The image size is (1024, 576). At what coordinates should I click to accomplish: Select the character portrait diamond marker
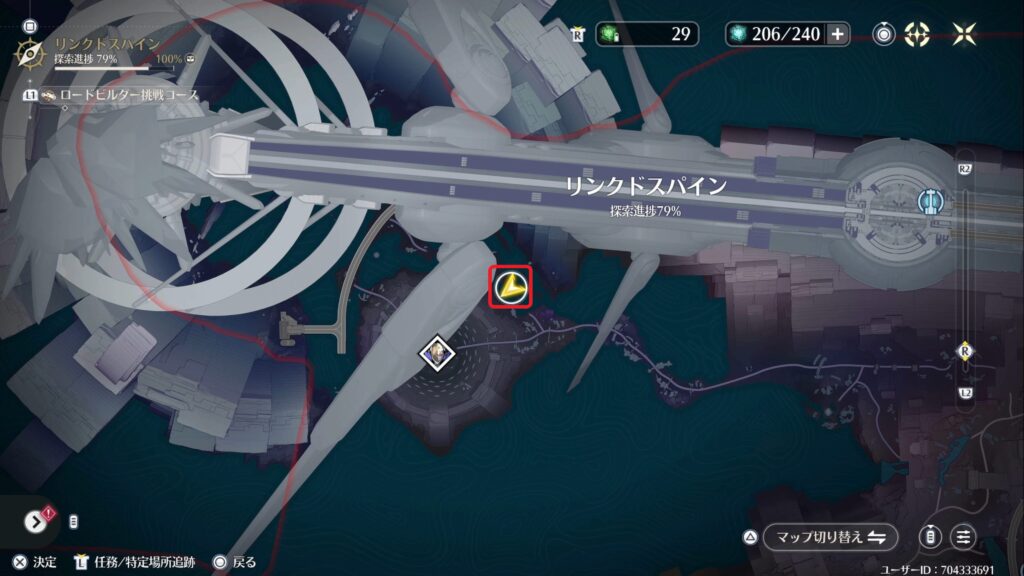pyautogui.click(x=437, y=352)
